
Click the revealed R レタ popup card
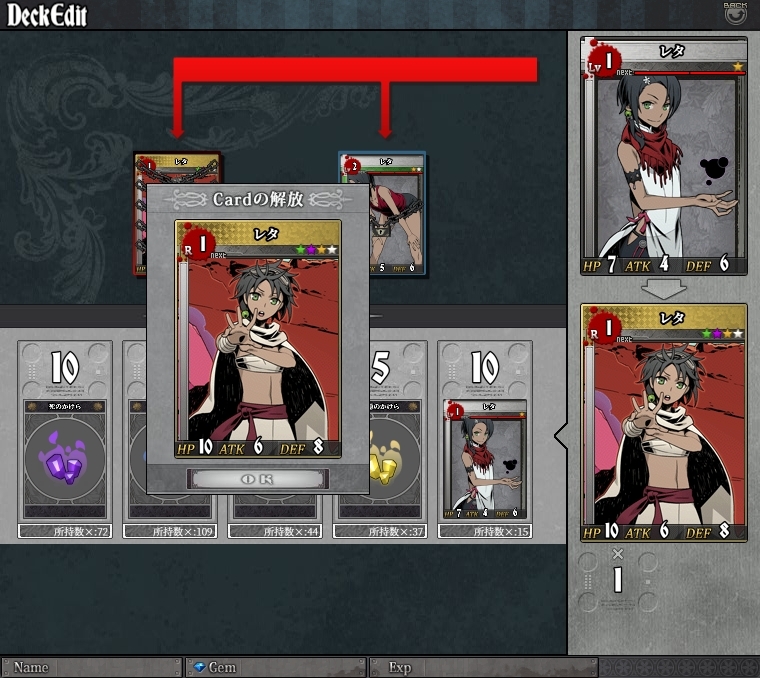258,338
